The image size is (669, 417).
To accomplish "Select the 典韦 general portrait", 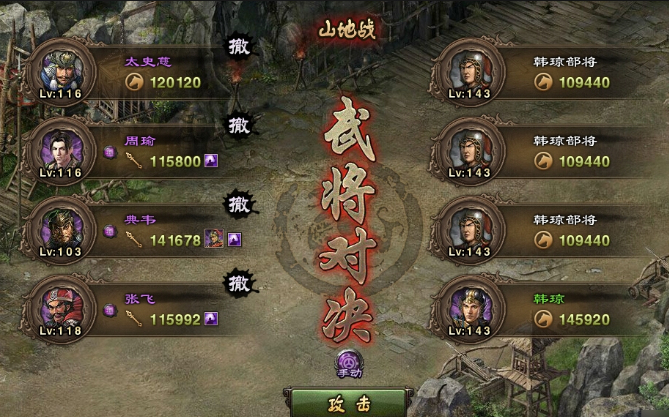I will click(58, 226).
